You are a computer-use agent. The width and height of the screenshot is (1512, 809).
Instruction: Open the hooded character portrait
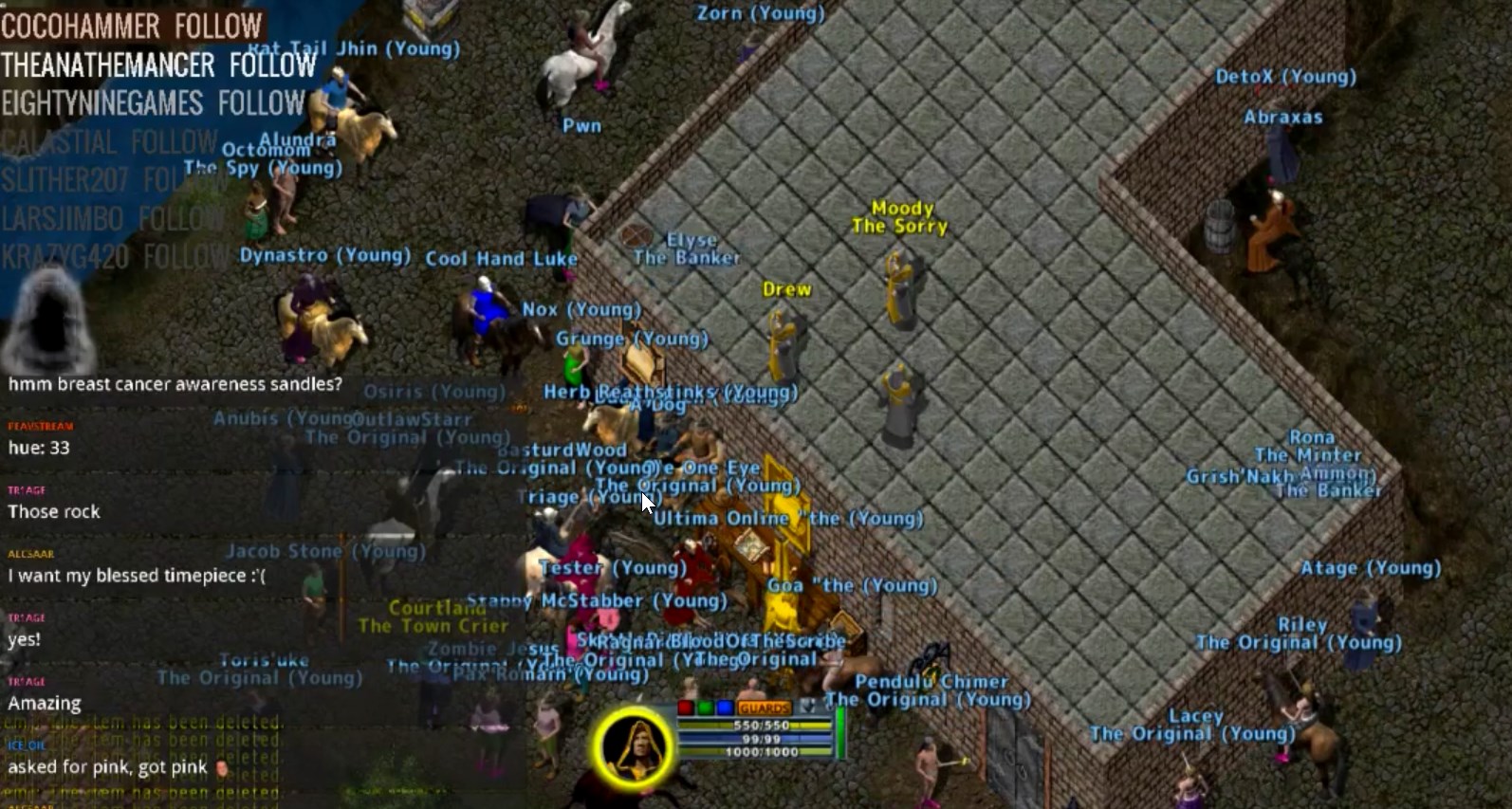(x=635, y=747)
